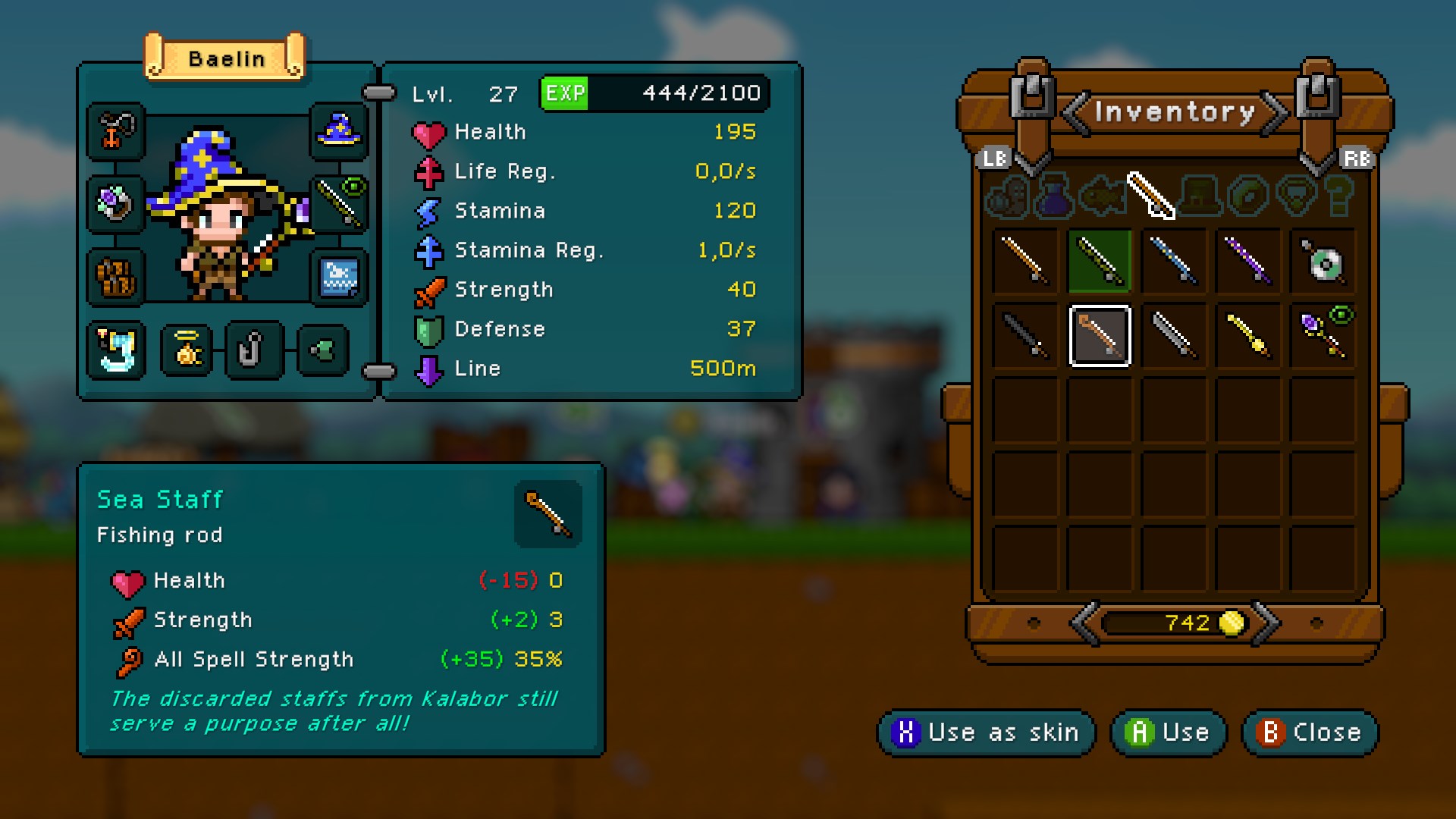Image resolution: width=1456 pixels, height=819 pixels.
Task: Choose the blue fishing rod slot
Action: point(1173,262)
